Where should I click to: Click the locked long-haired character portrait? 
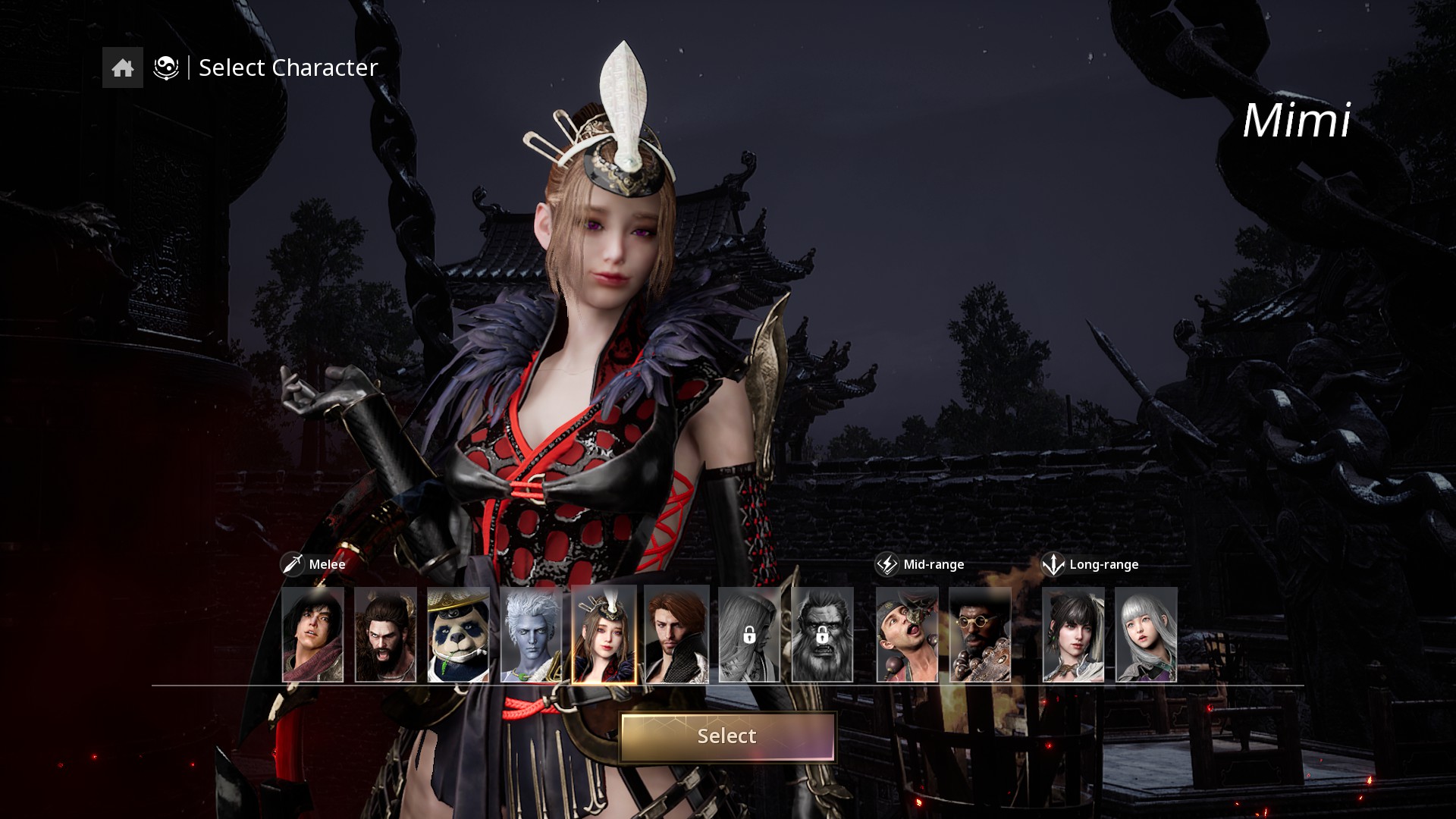point(749,635)
